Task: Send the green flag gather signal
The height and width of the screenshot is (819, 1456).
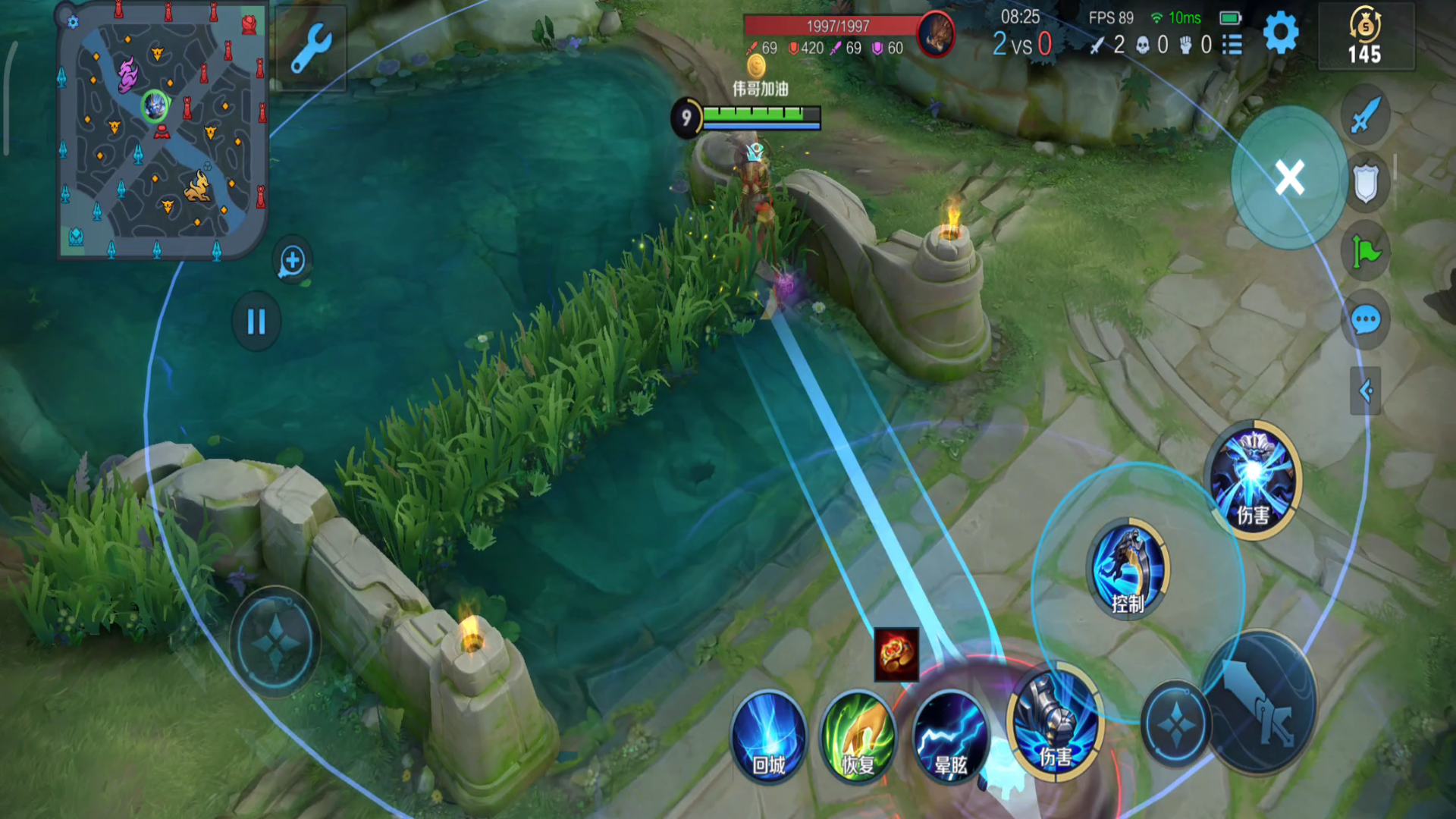Action: [x=1365, y=252]
